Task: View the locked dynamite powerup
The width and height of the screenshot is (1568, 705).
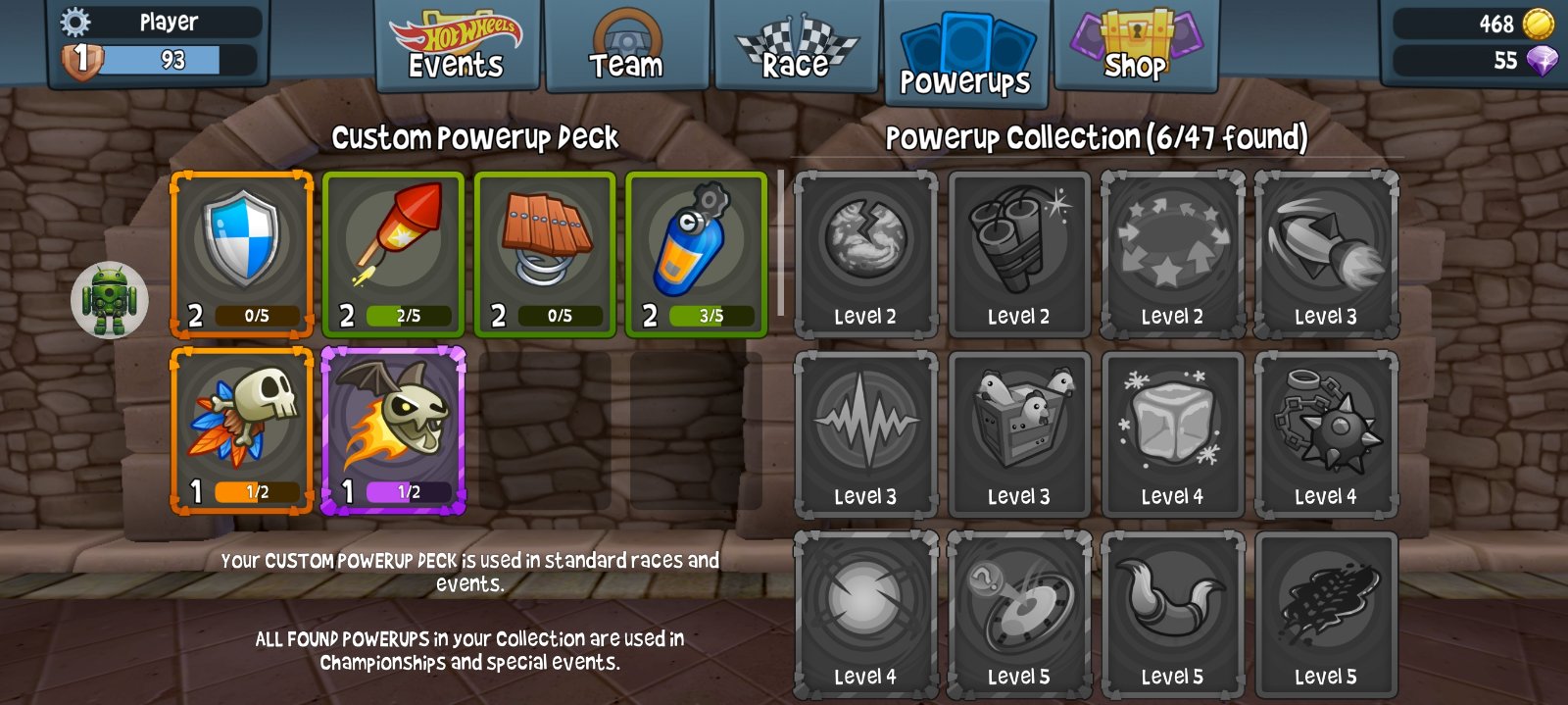Action: pyautogui.click(x=1019, y=254)
